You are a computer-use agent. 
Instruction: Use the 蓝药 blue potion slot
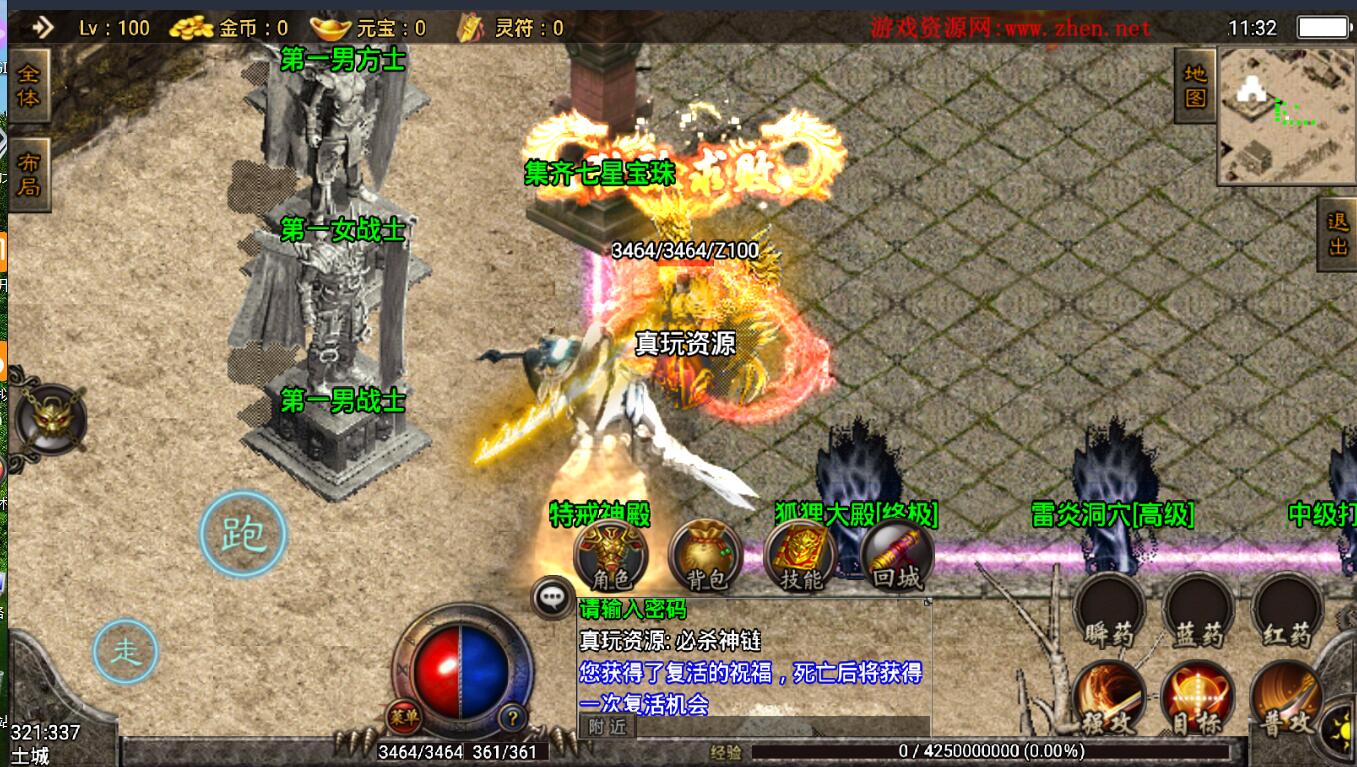click(x=1198, y=610)
